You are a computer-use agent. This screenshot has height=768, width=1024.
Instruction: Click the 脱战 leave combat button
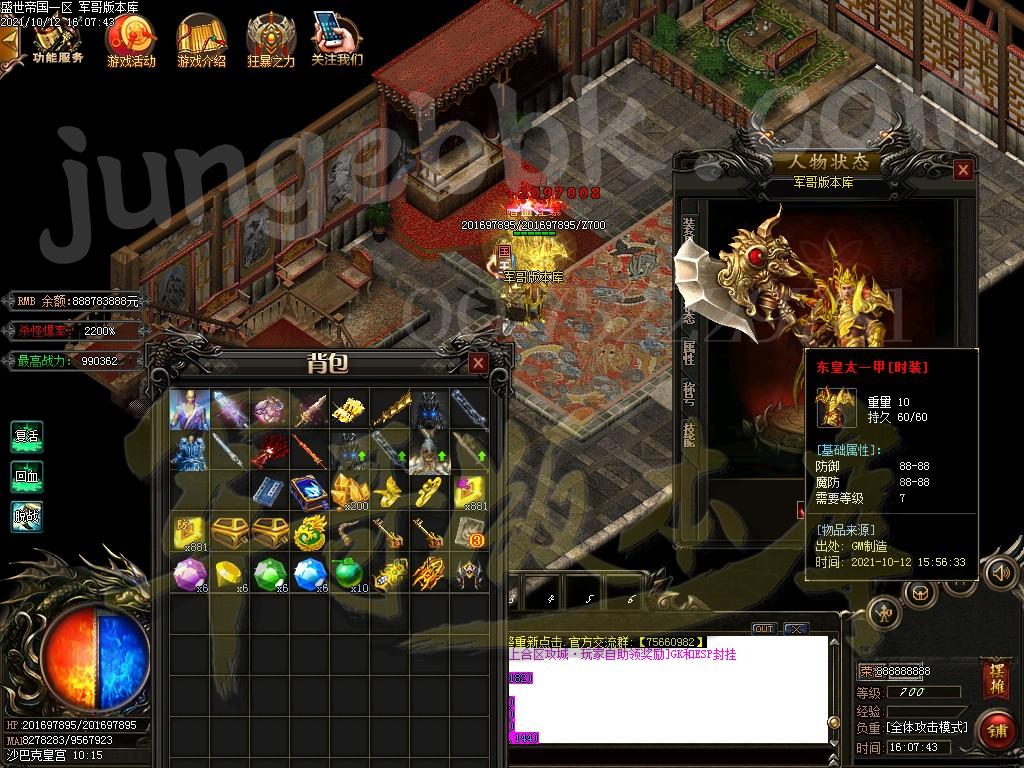27,517
